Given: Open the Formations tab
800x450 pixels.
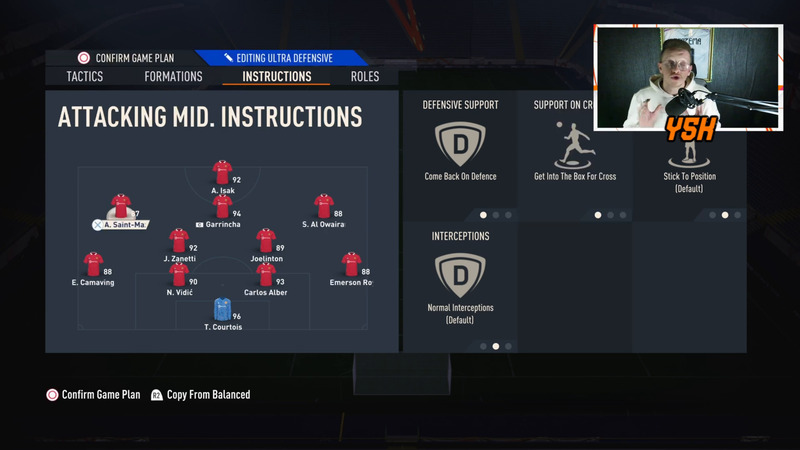Looking at the screenshot, I should (x=173, y=77).
